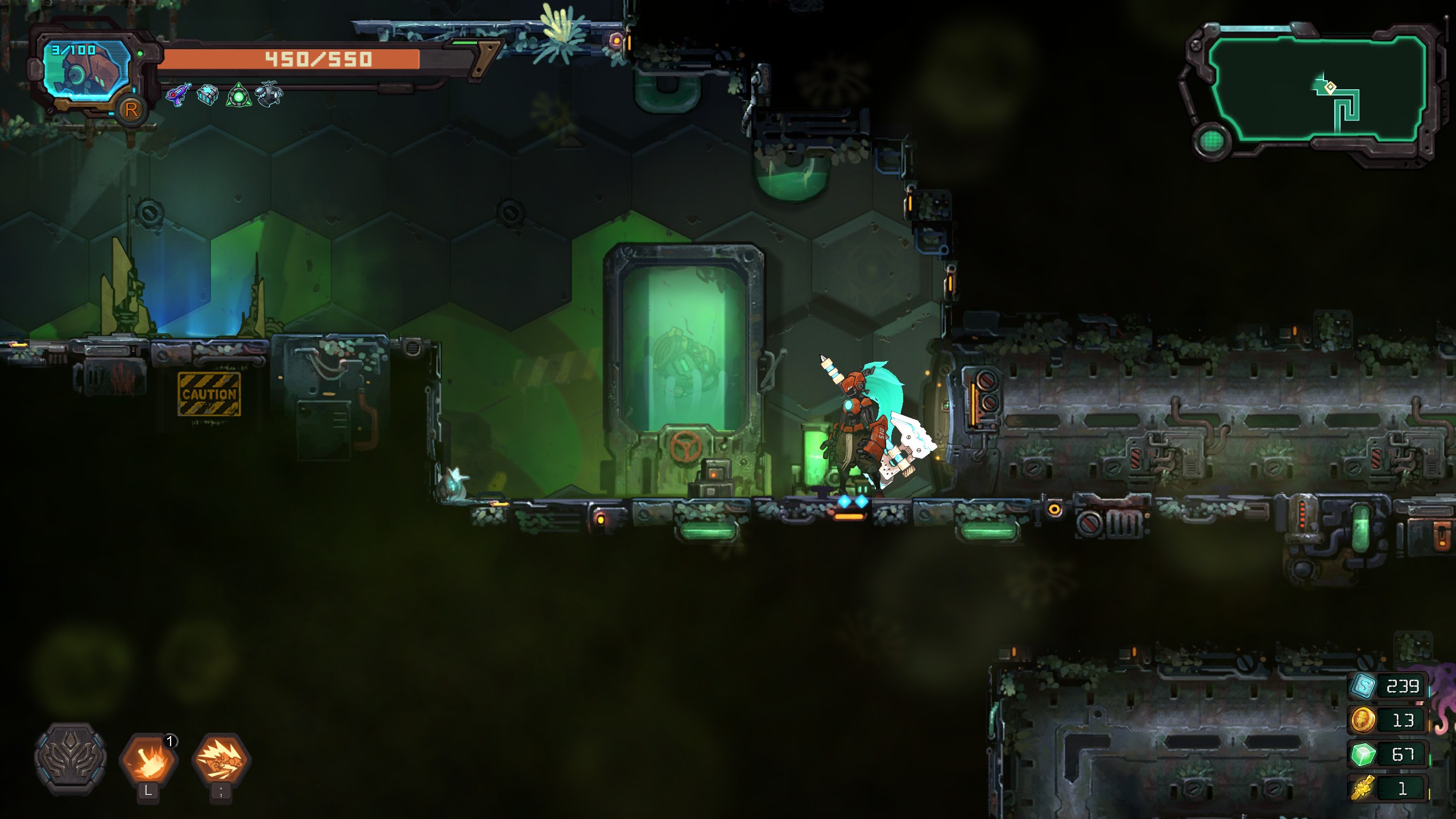Activate the flaming hammer smash skill
Image resolution: width=1456 pixels, height=819 pixels.
[x=148, y=760]
